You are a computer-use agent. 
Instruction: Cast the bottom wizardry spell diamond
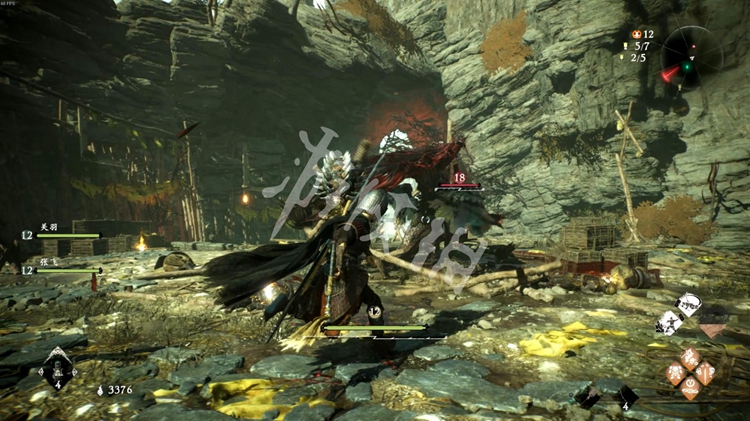pyautogui.click(x=690, y=388)
